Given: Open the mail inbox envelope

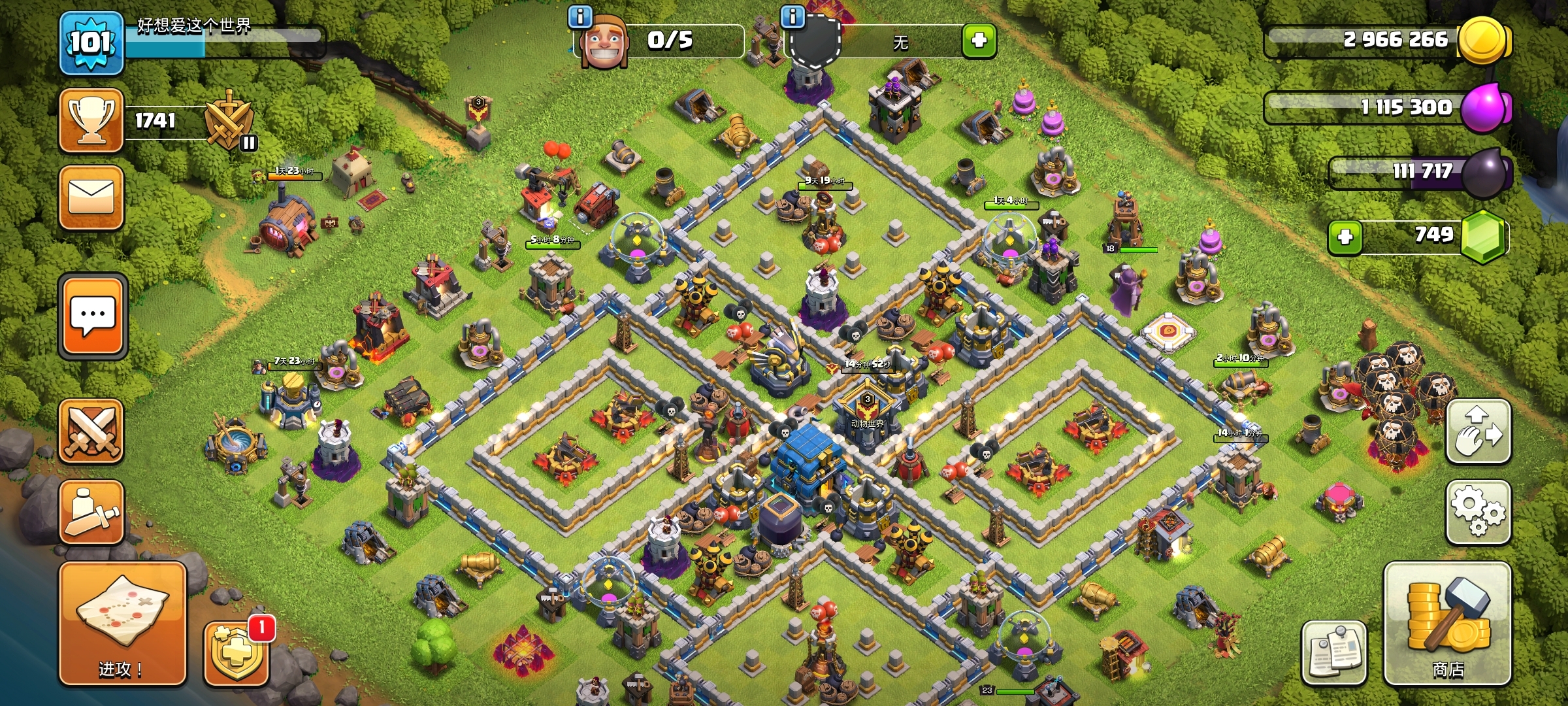Looking at the screenshot, I should pyautogui.click(x=91, y=197).
